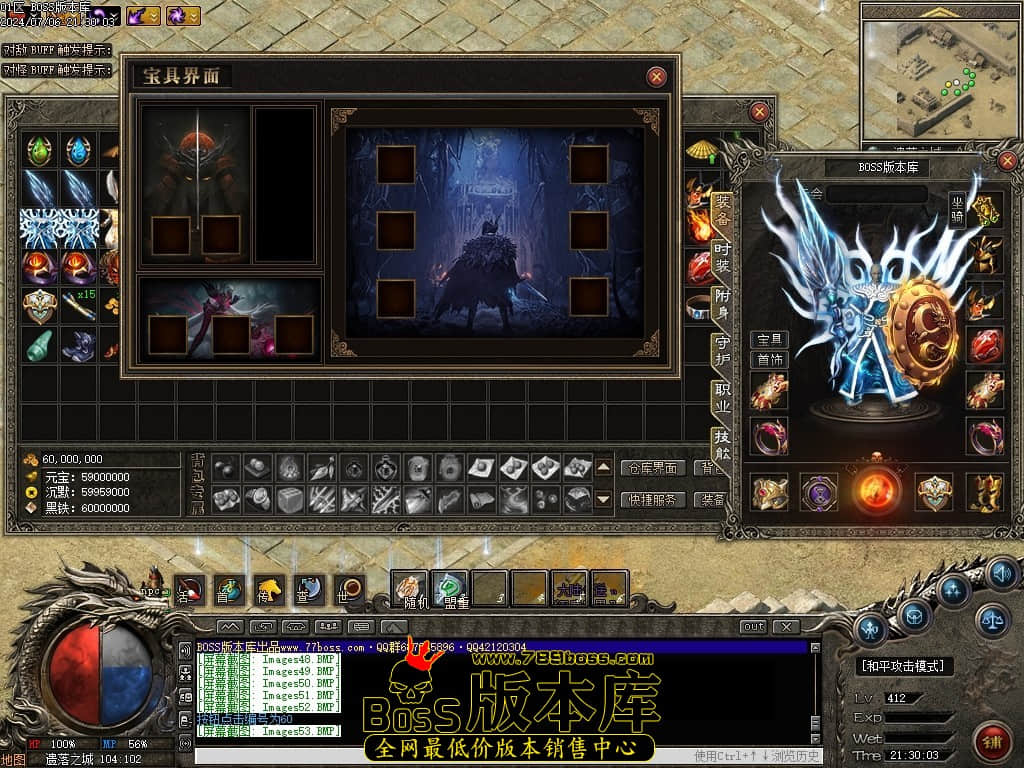Close the BOSS版本库 character panel
The height and width of the screenshot is (768, 1024).
(x=1007, y=160)
